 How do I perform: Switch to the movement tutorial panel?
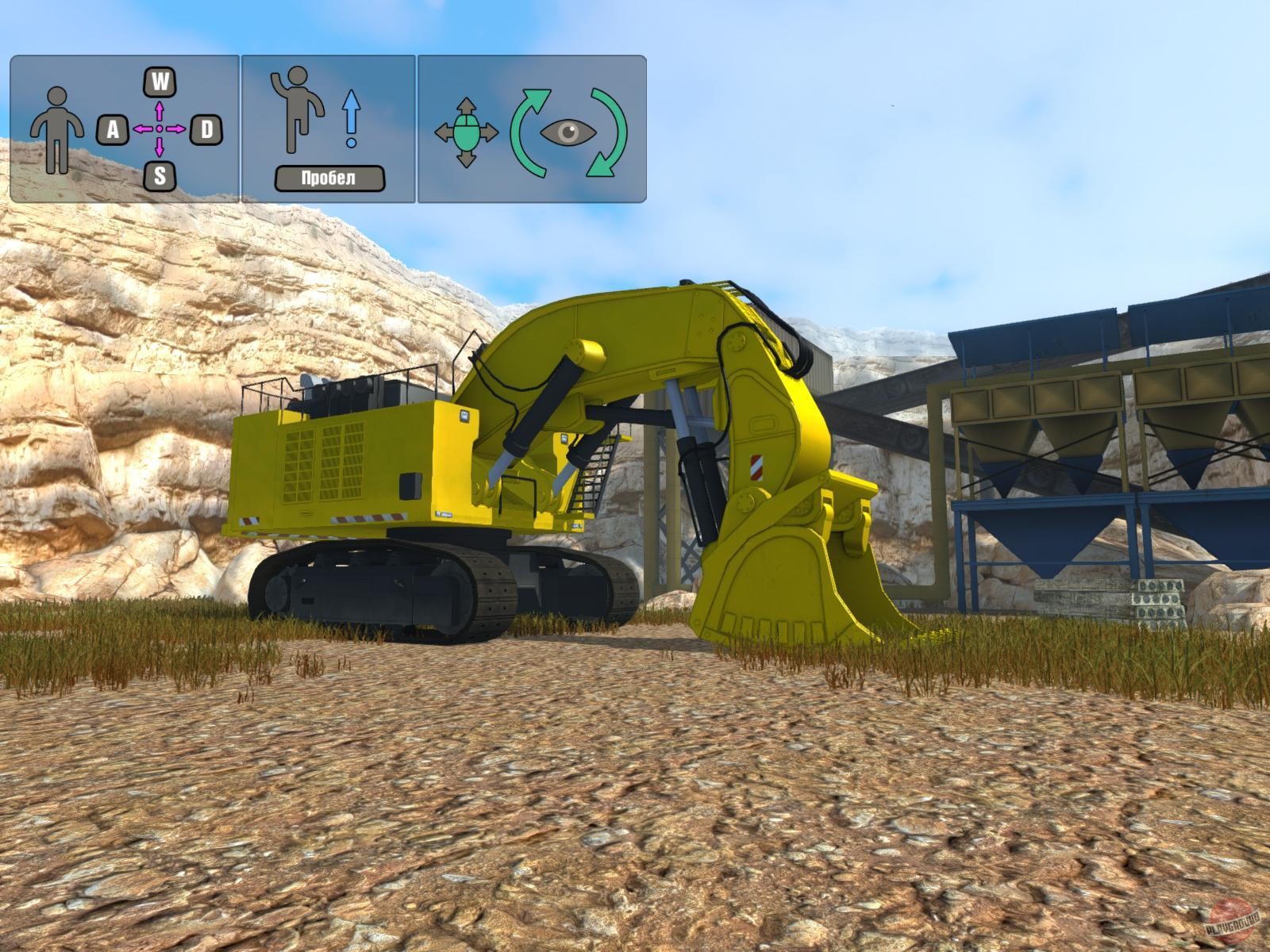point(123,127)
